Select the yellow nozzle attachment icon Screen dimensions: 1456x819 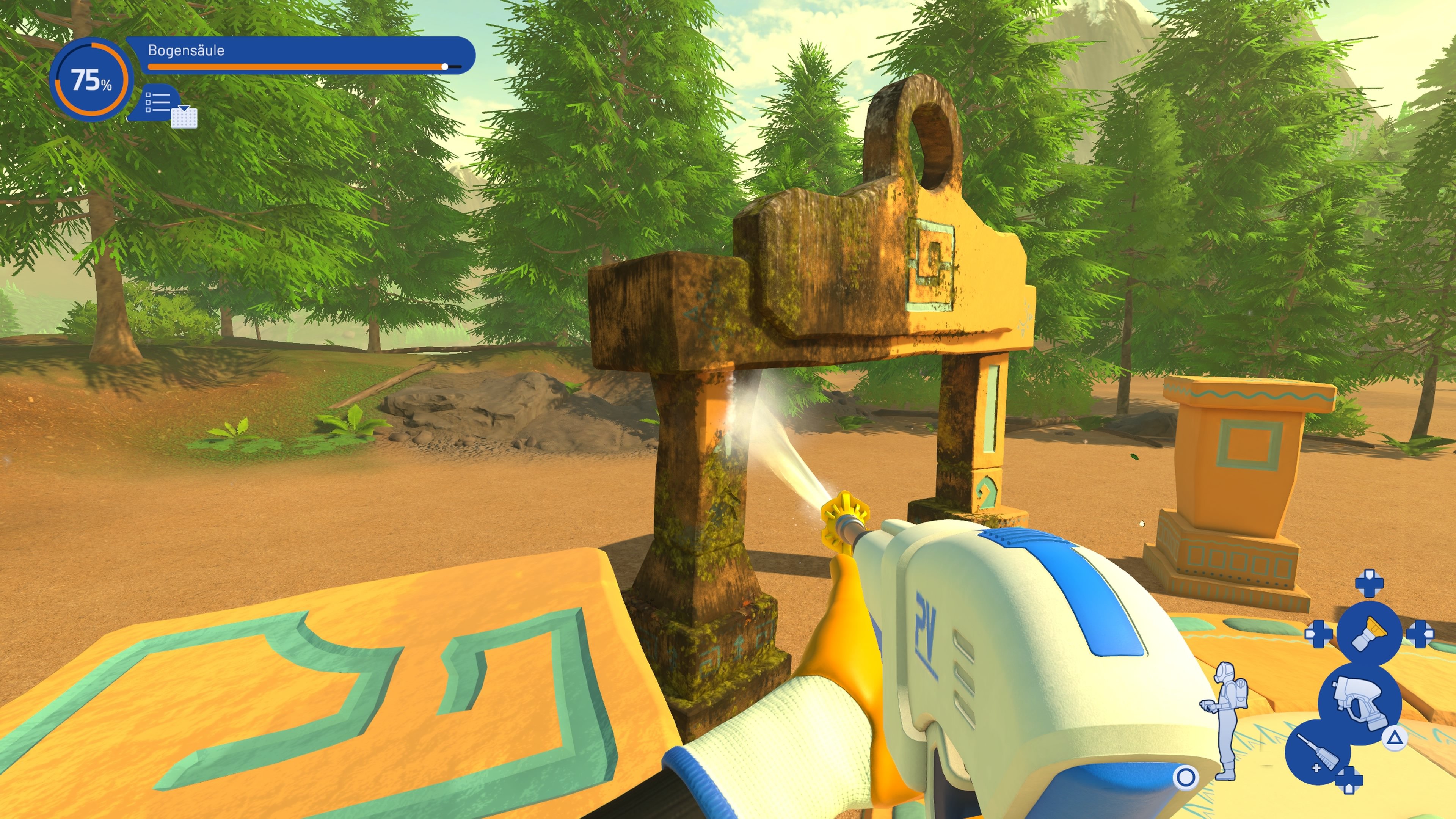click(x=1369, y=631)
